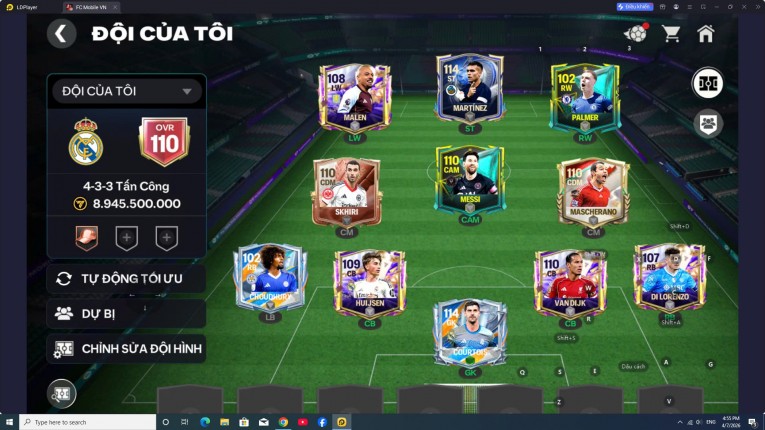765x430 pixels.
Task: Choose Chỉnh Sửa Đội Hình
Action: coord(126,349)
